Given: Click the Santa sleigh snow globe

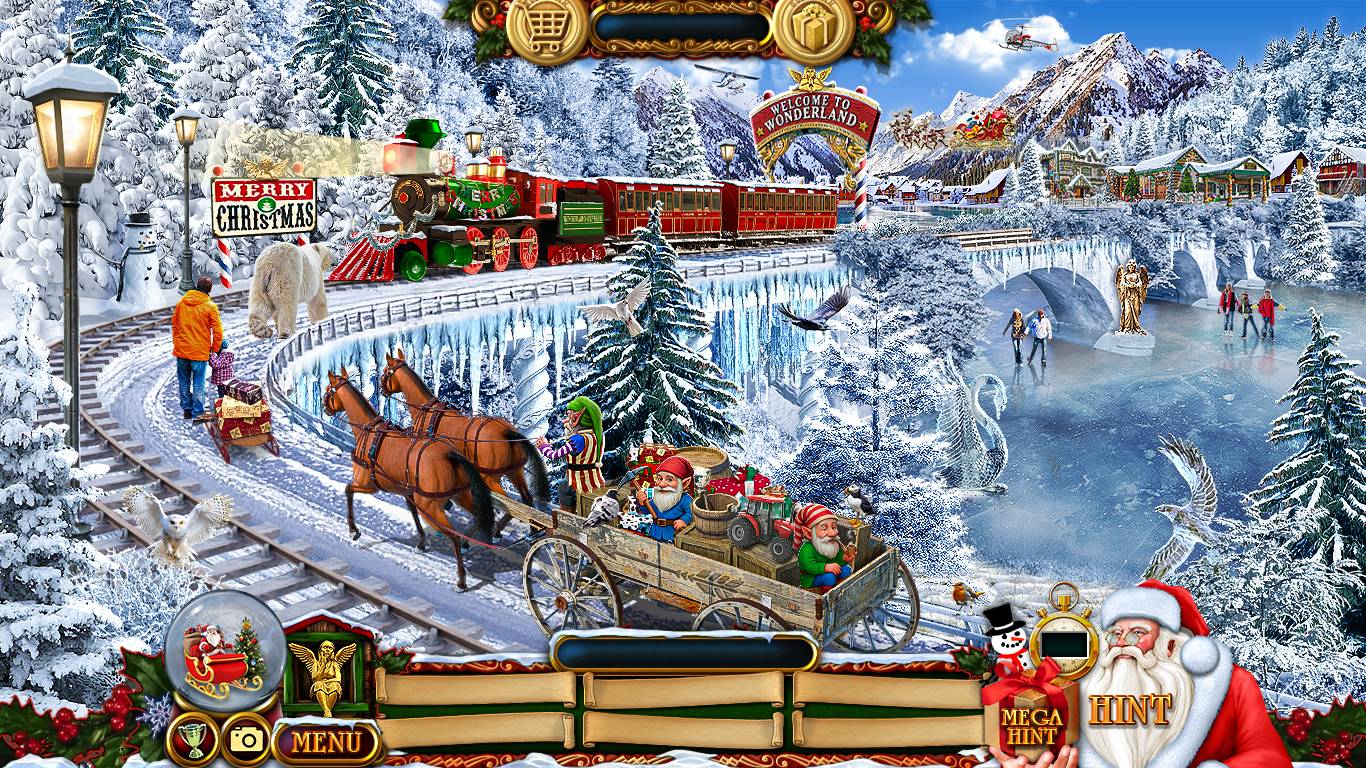Looking at the screenshot, I should pyautogui.click(x=224, y=650).
